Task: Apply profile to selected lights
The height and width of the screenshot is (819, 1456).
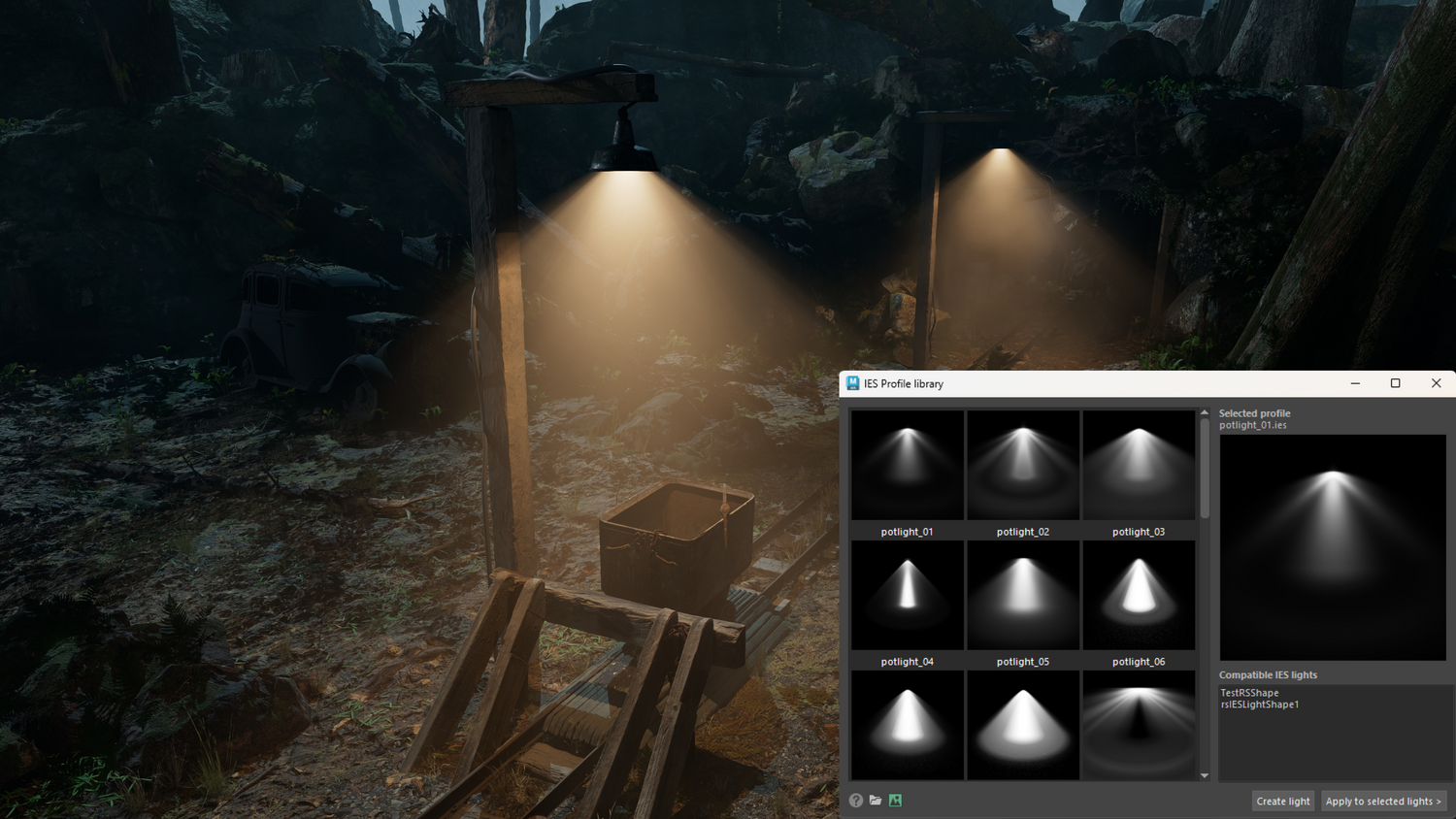Action: point(1382,801)
